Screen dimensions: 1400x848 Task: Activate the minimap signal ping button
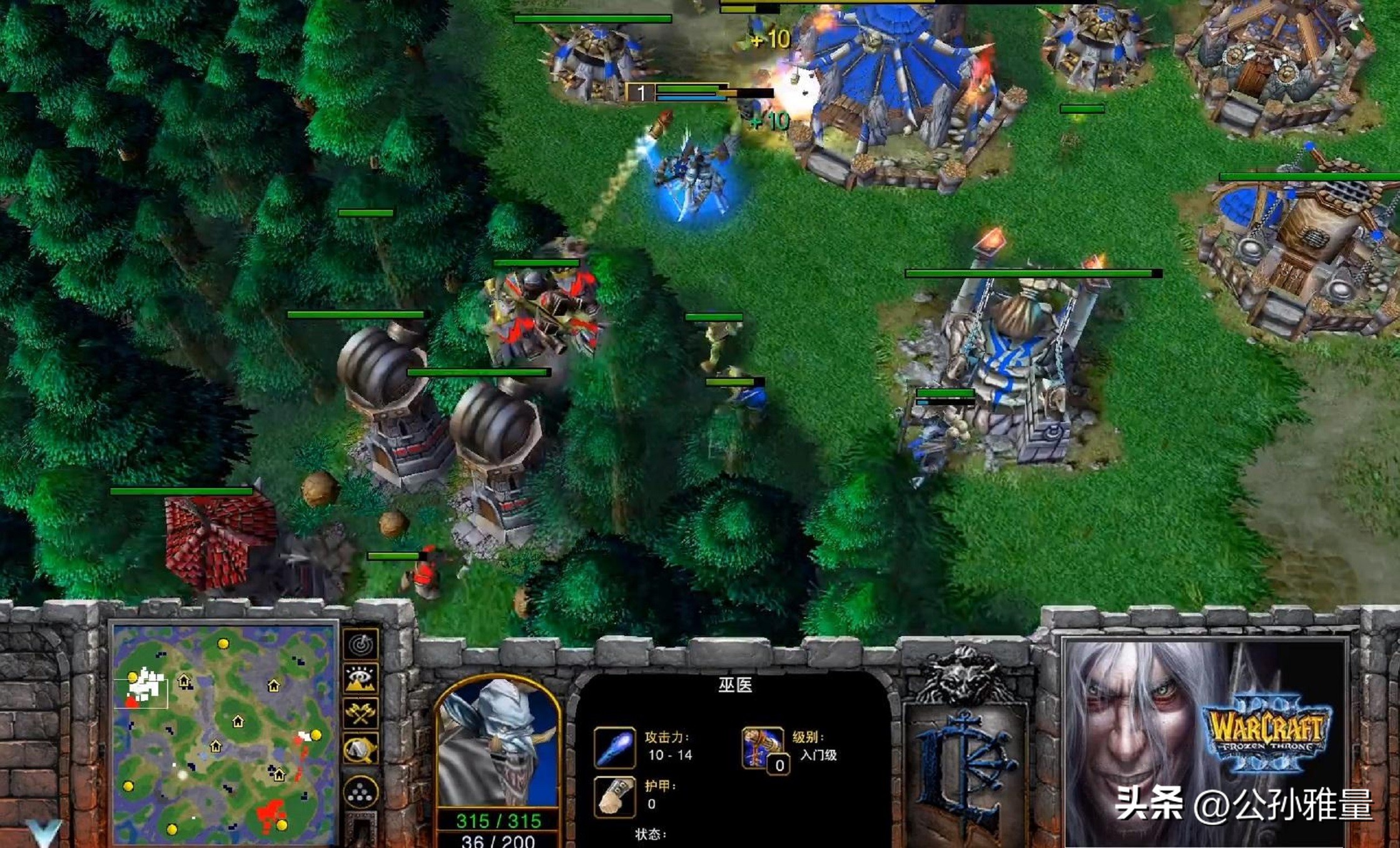point(361,644)
